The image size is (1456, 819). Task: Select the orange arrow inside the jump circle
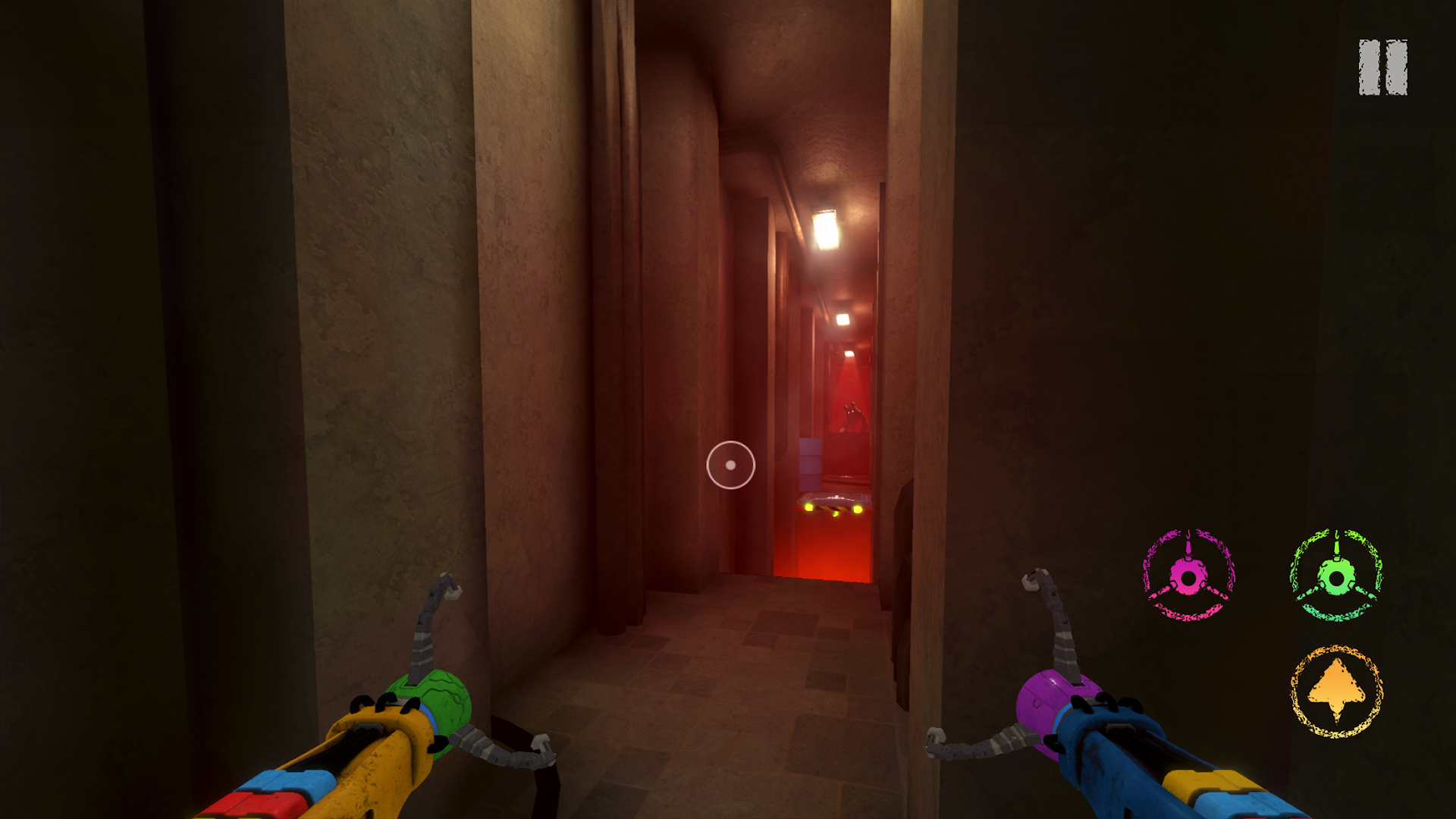pos(1336,690)
